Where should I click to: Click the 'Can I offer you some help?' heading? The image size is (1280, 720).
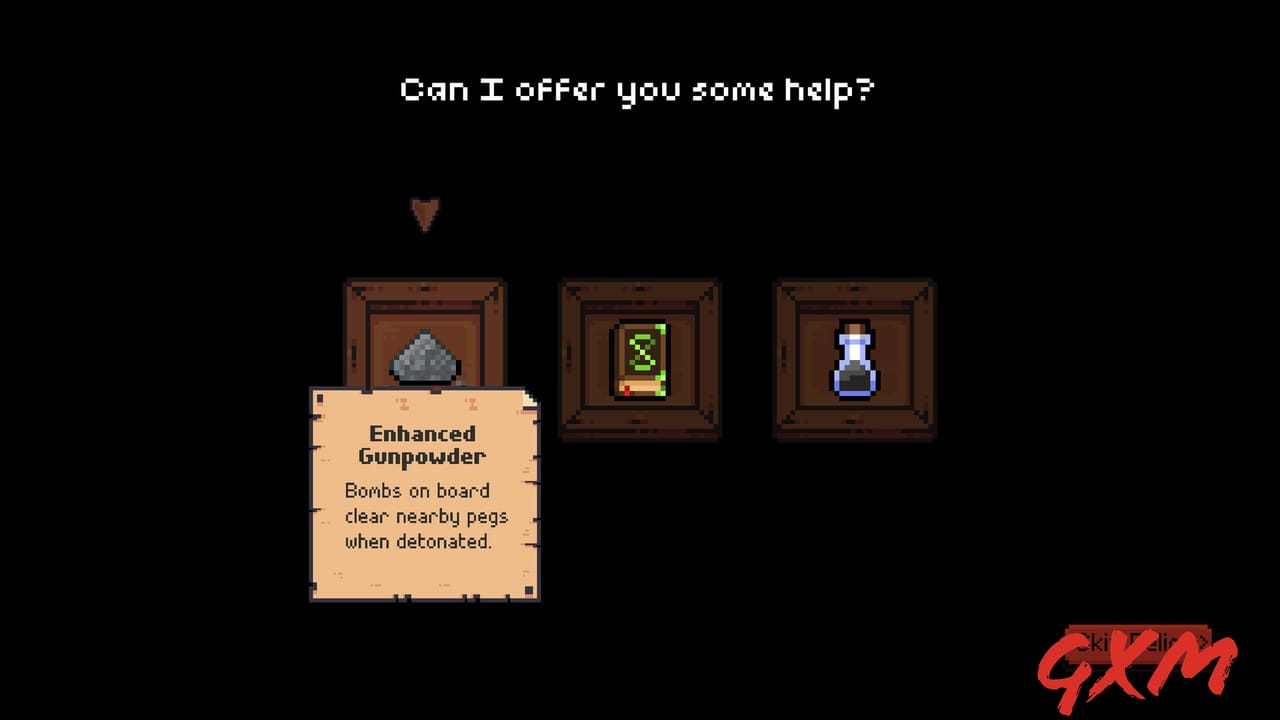point(638,88)
